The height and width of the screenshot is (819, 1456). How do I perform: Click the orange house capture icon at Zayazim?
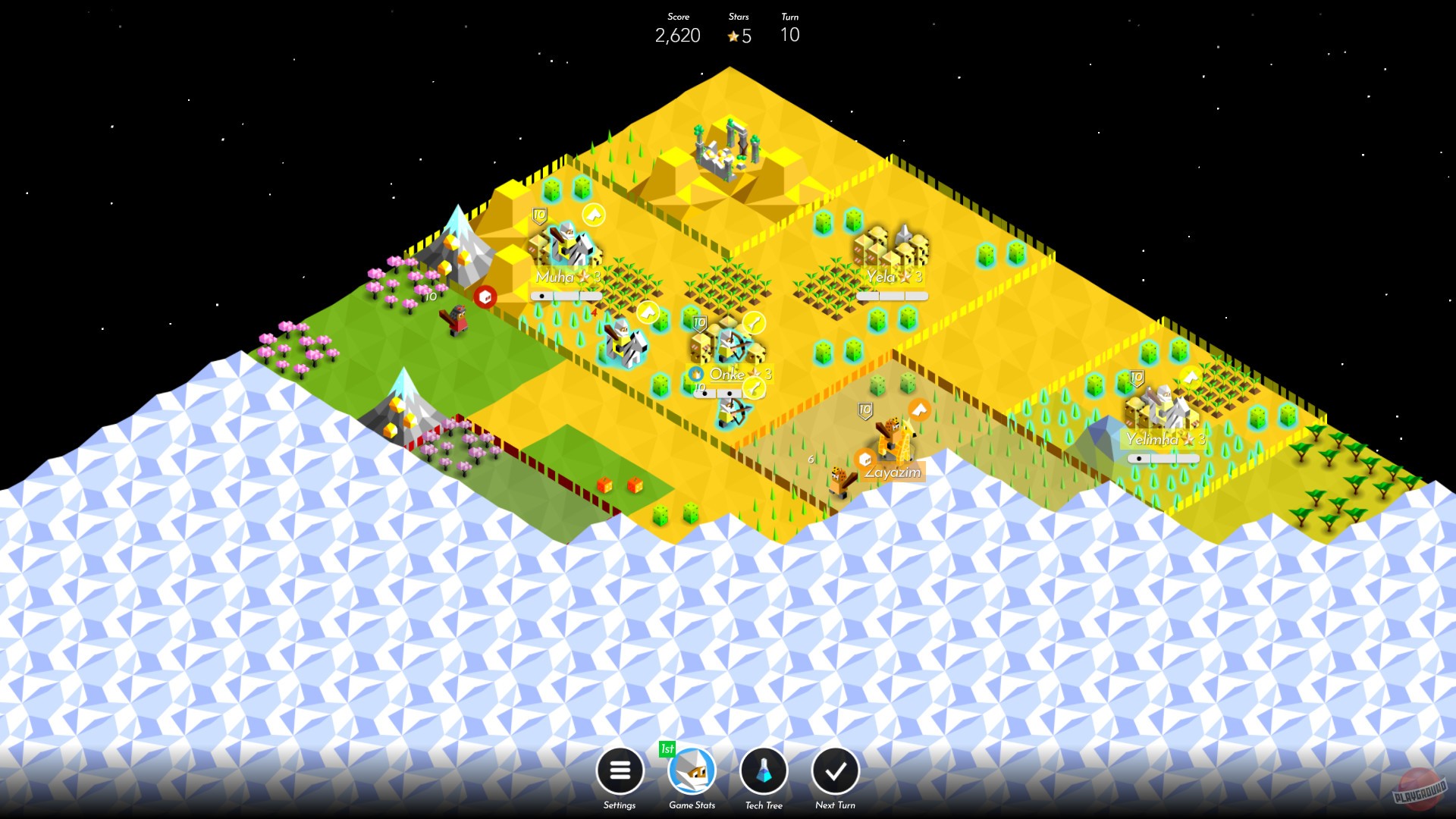865,459
